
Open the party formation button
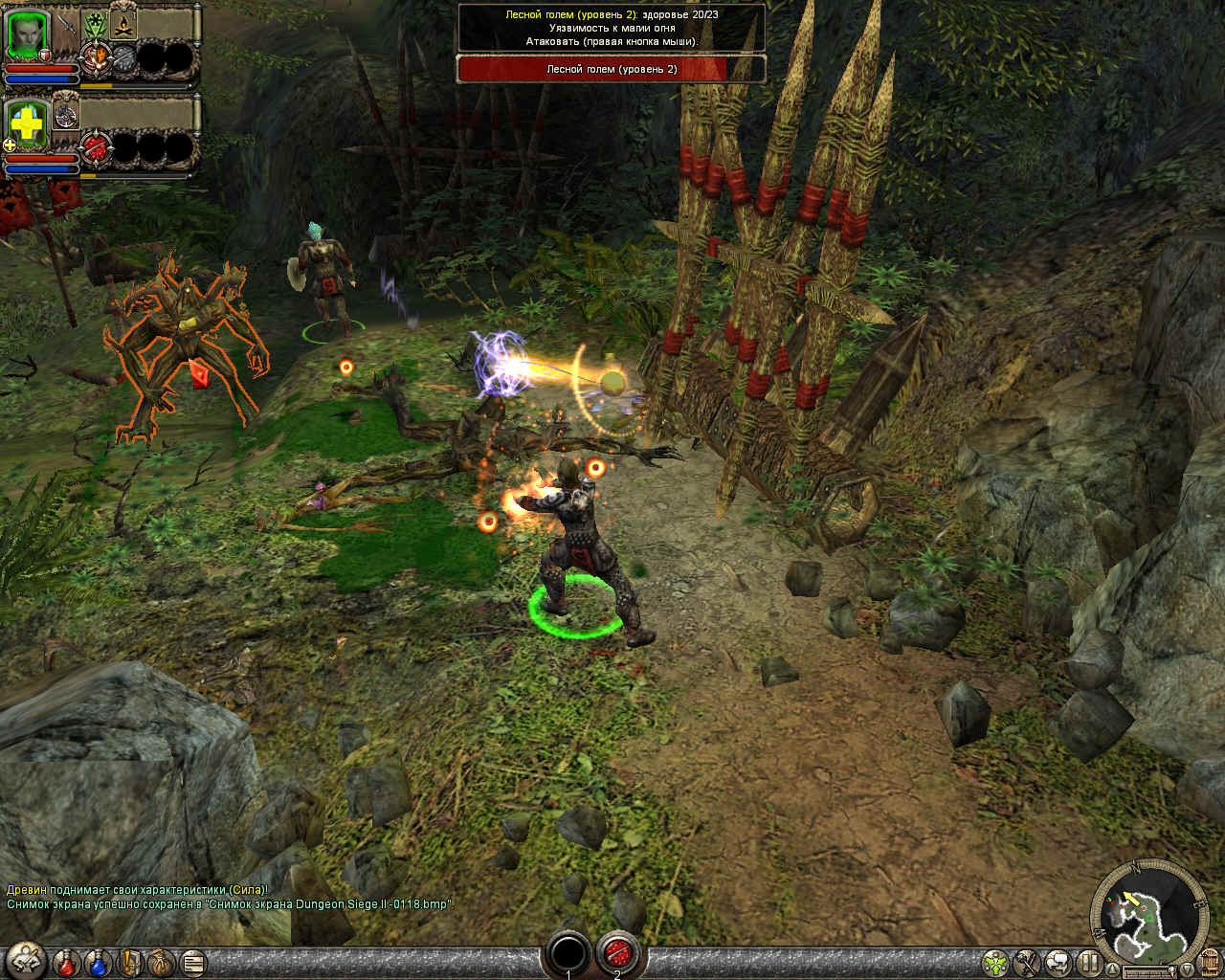[x=24, y=960]
